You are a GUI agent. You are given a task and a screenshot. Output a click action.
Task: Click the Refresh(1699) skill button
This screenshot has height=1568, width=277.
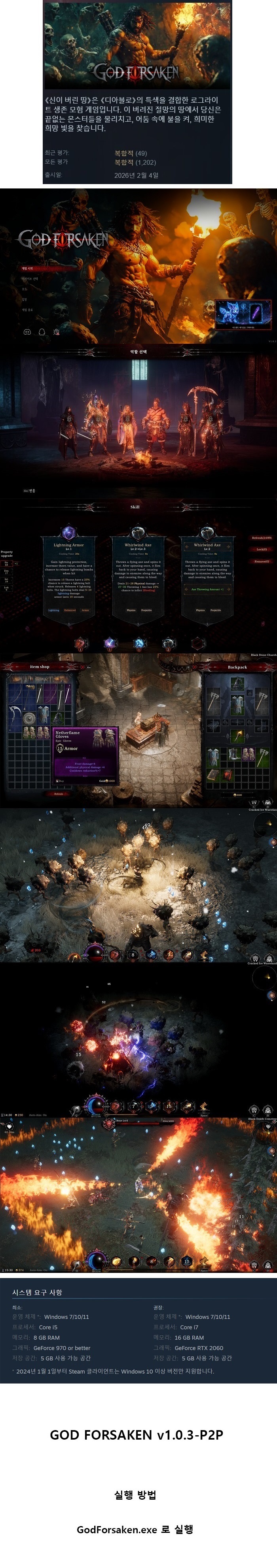coord(262,538)
